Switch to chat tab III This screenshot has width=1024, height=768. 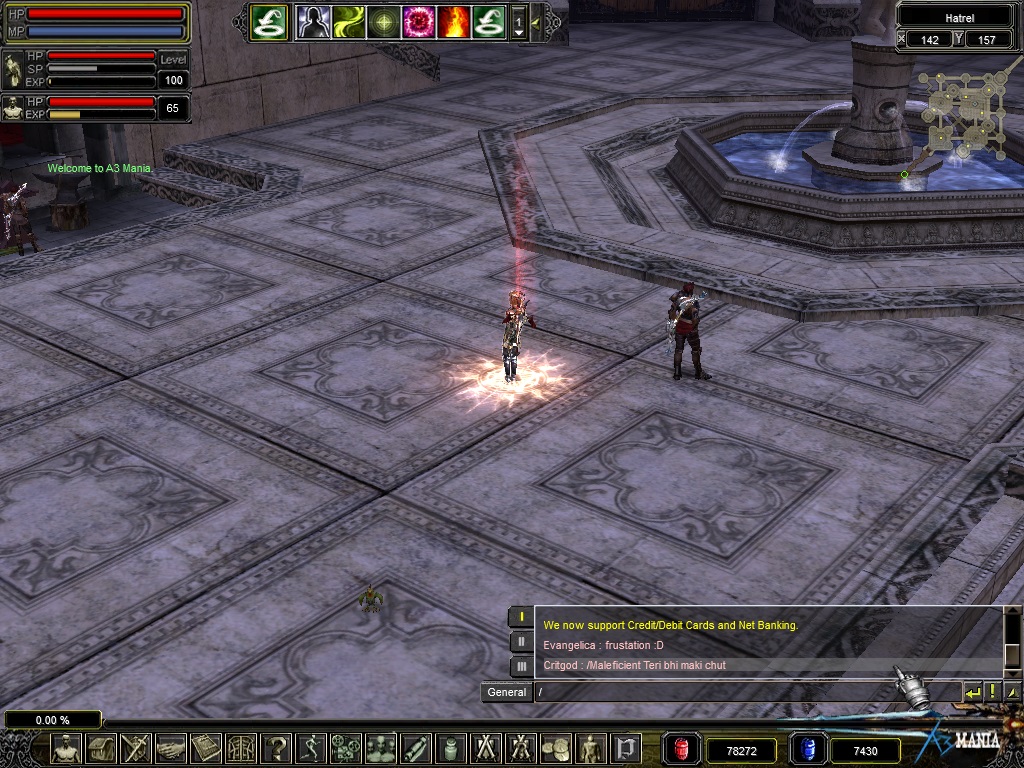(x=521, y=666)
